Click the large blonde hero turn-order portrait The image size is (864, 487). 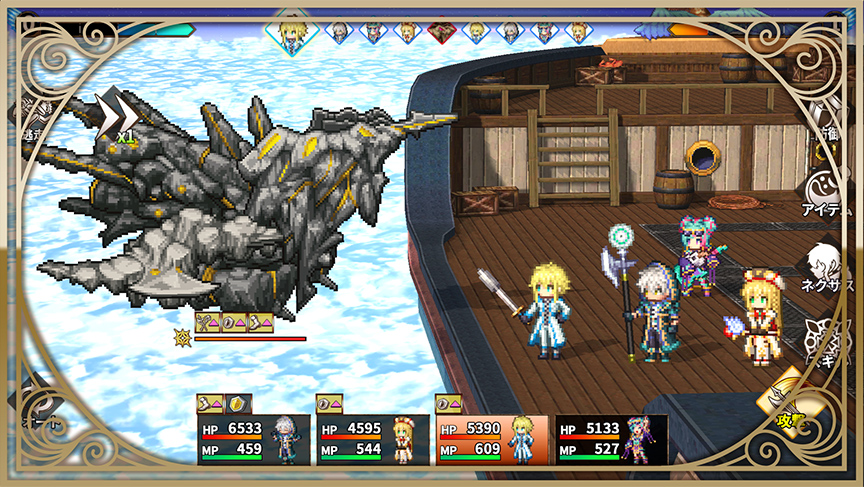click(x=292, y=31)
